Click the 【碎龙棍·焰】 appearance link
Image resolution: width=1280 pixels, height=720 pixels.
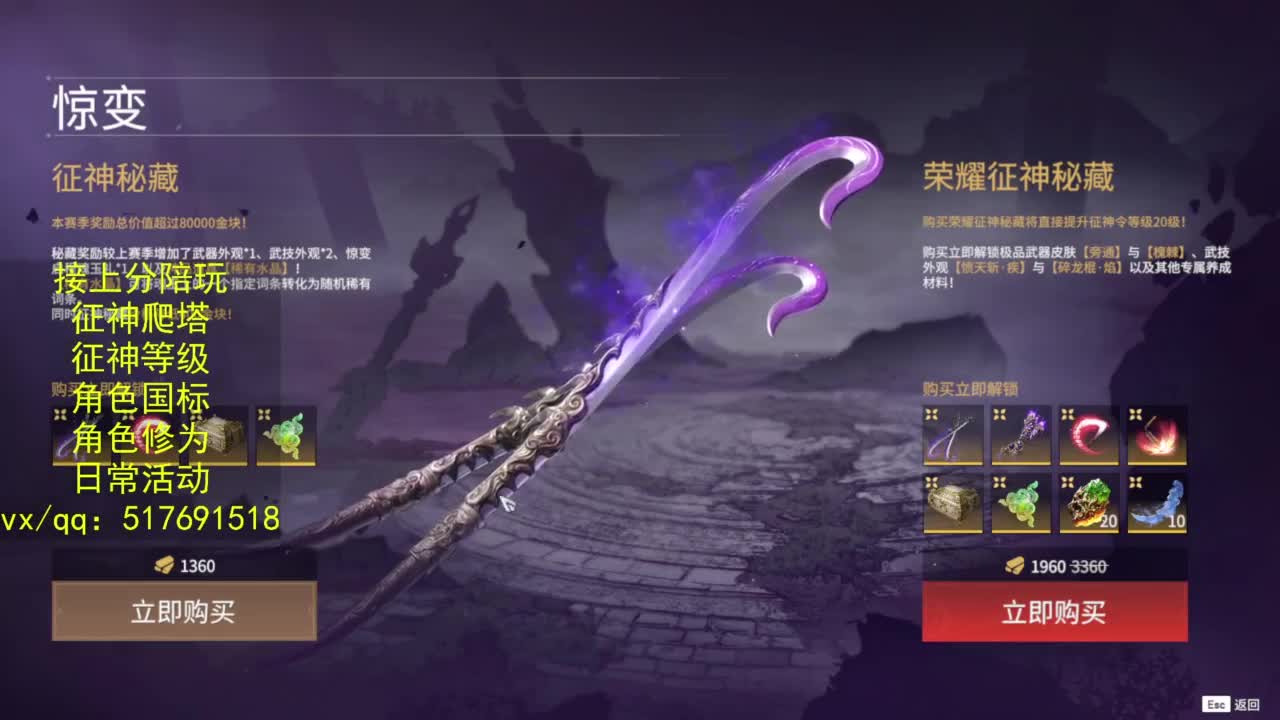click(x=1087, y=269)
